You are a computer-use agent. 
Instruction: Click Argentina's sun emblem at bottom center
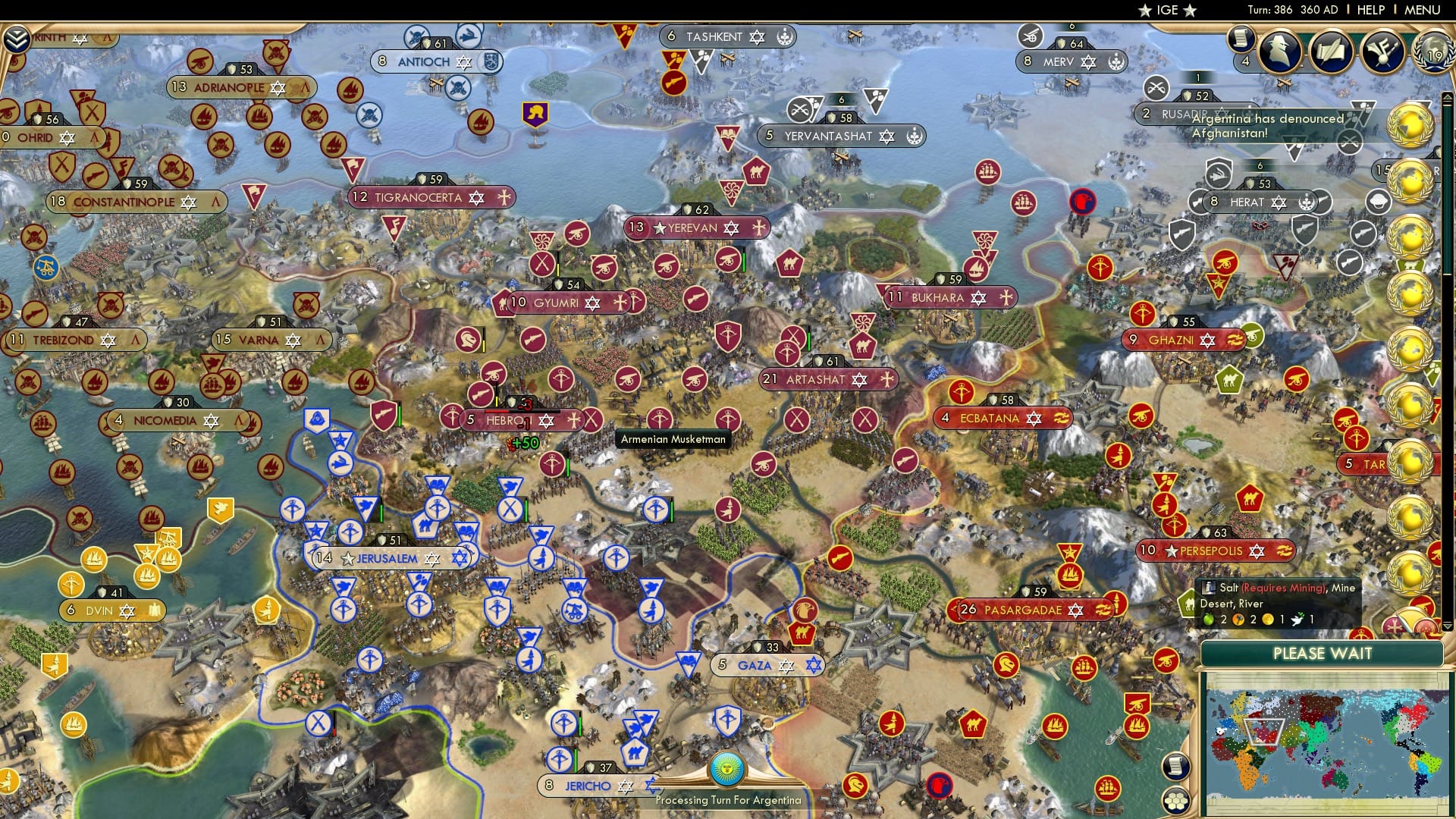click(x=728, y=771)
